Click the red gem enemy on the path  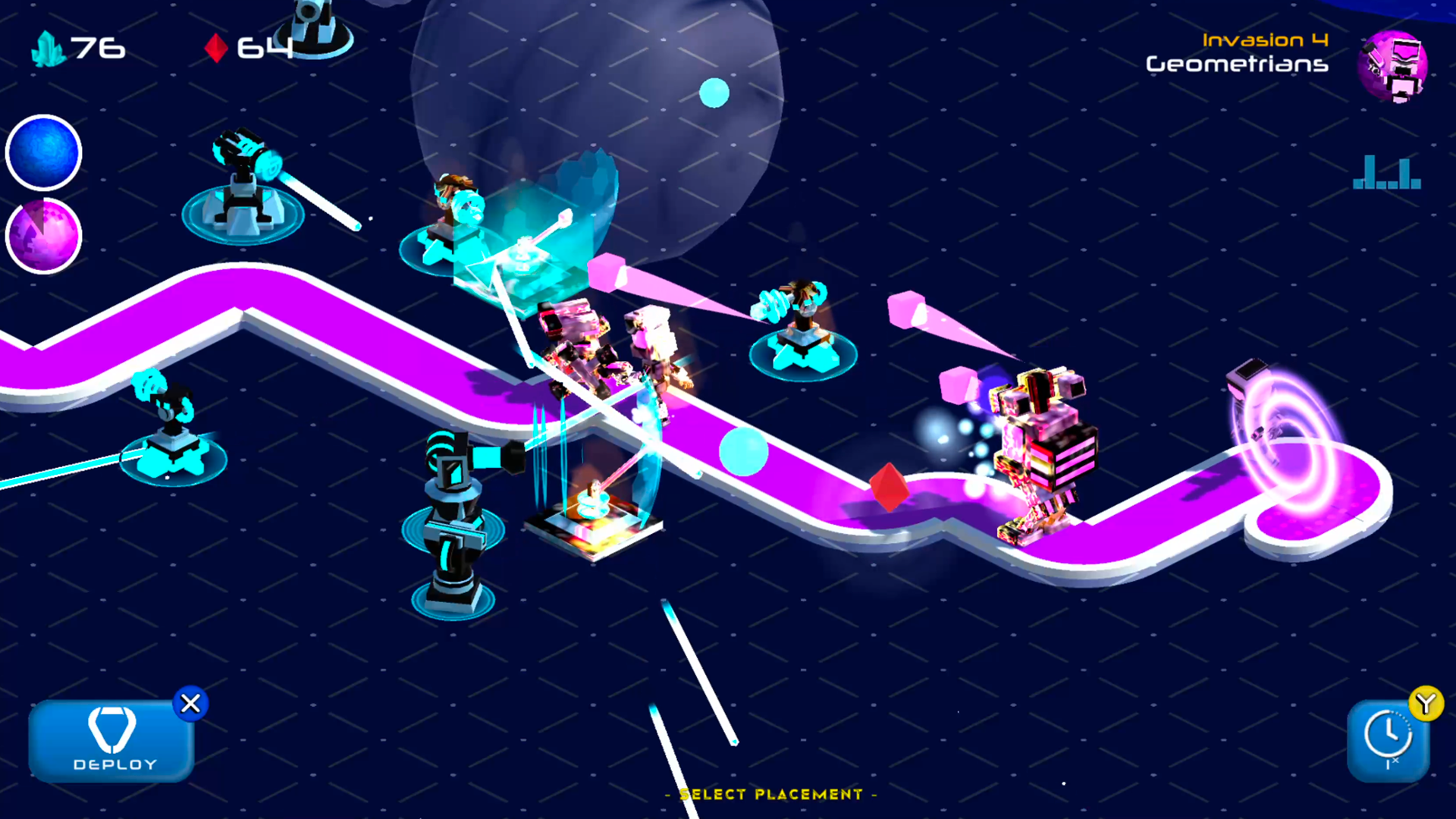[889, 485]
